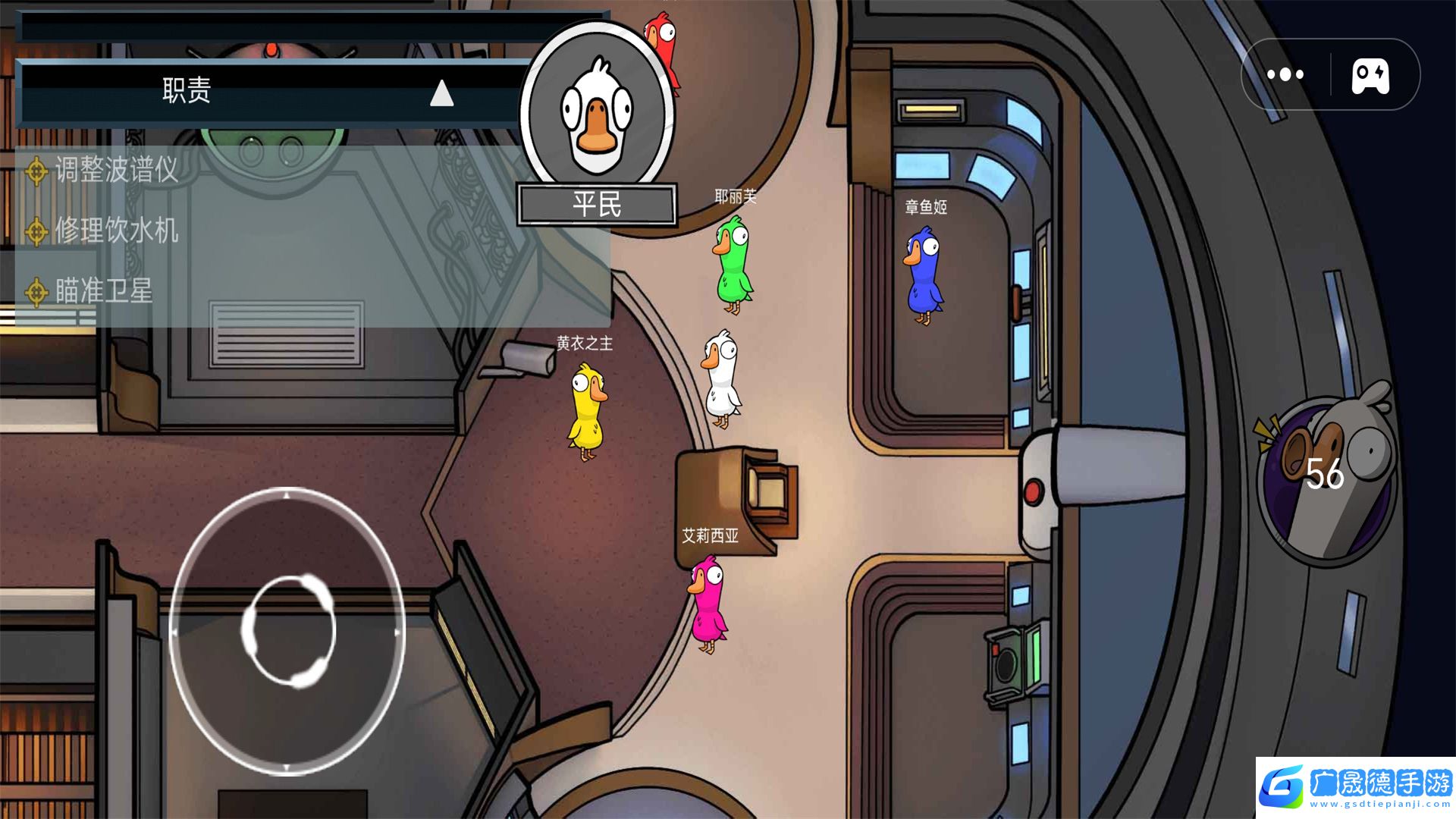Click the game controller icon
This screenshot has width=1456, height=819.
point(1370,75)
